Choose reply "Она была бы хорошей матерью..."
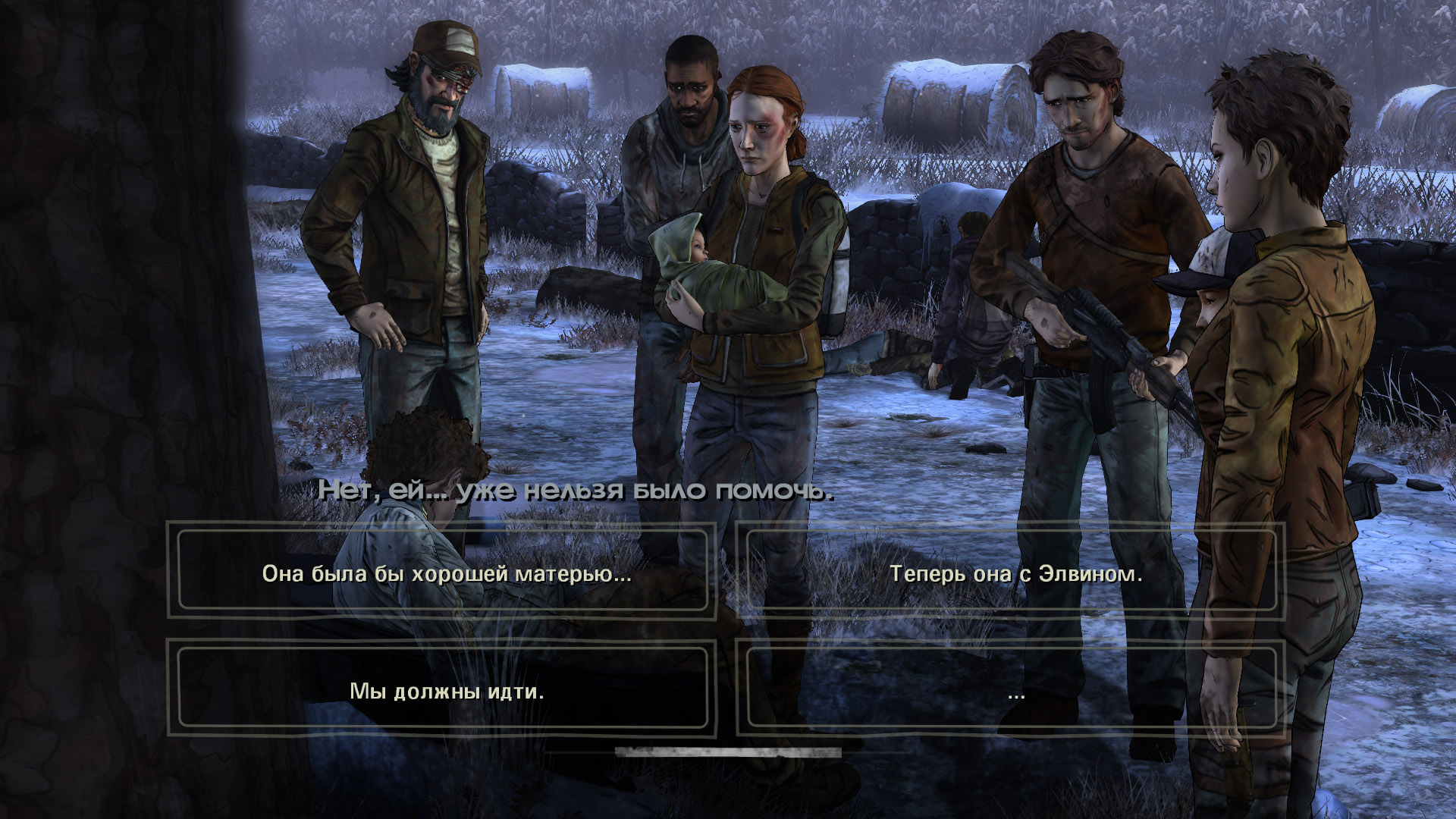This screenshot has width=1456, height=819. [x=446, y=573]
